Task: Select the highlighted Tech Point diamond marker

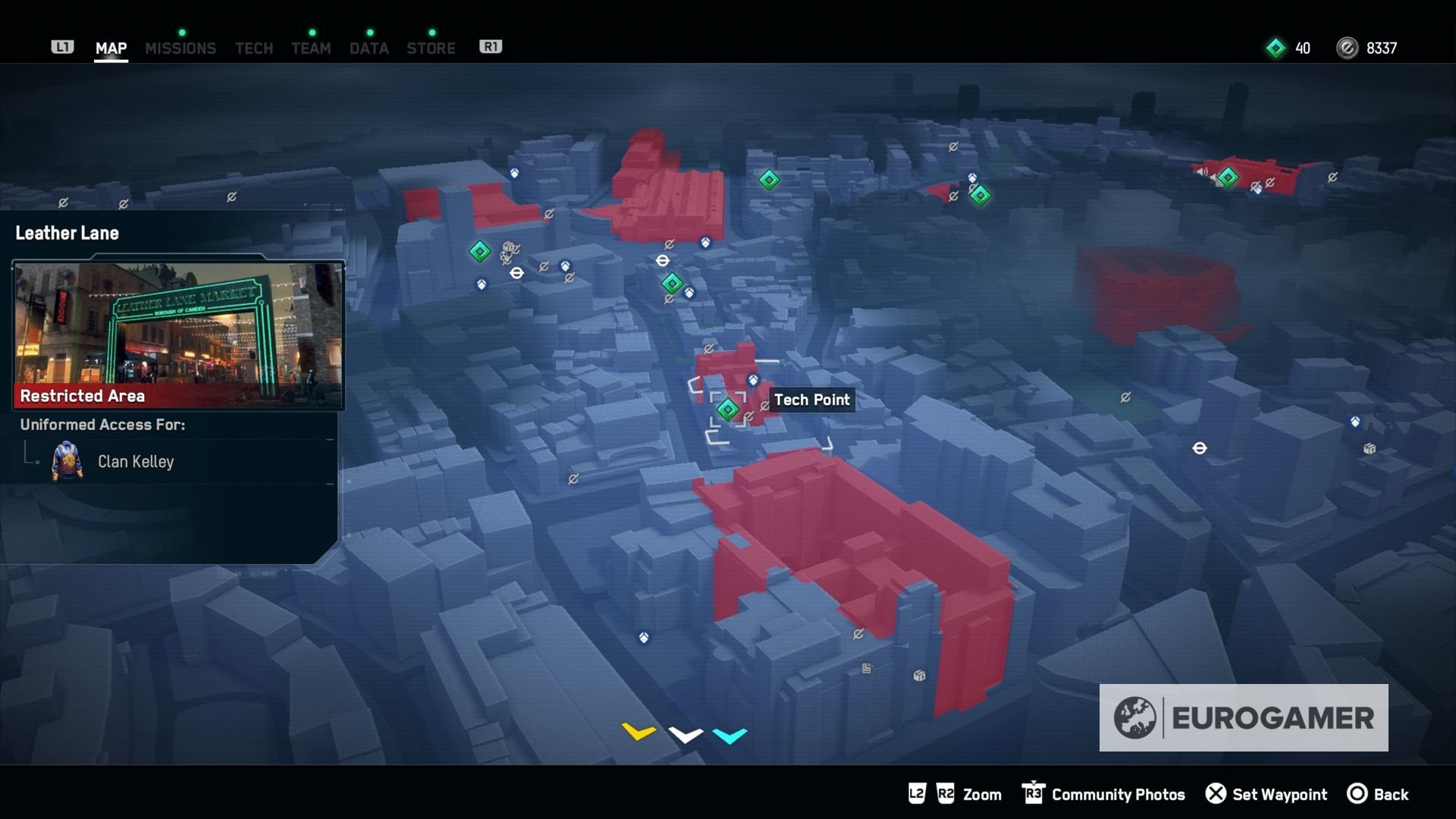Action: click(x=729, y=409)
